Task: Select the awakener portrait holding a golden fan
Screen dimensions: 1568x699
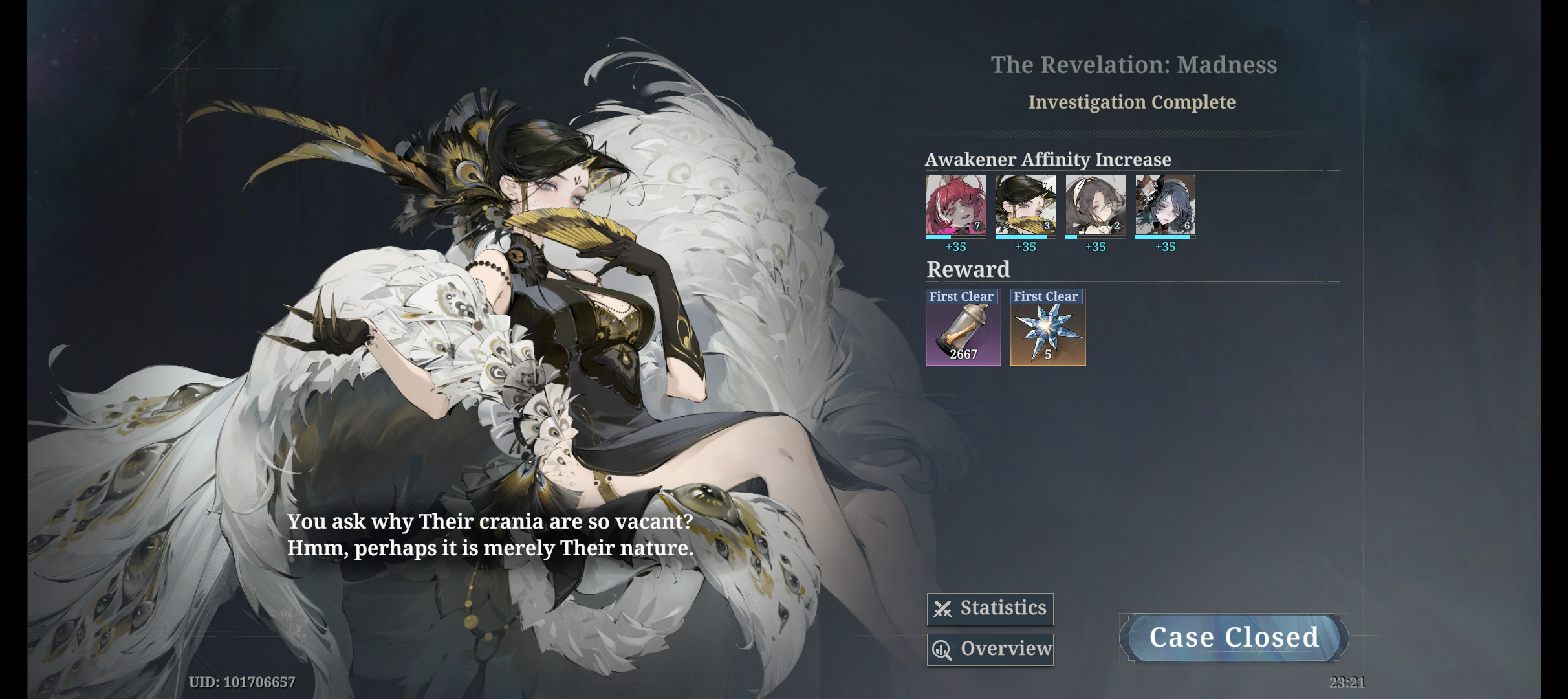Action: click(1025, 205)
